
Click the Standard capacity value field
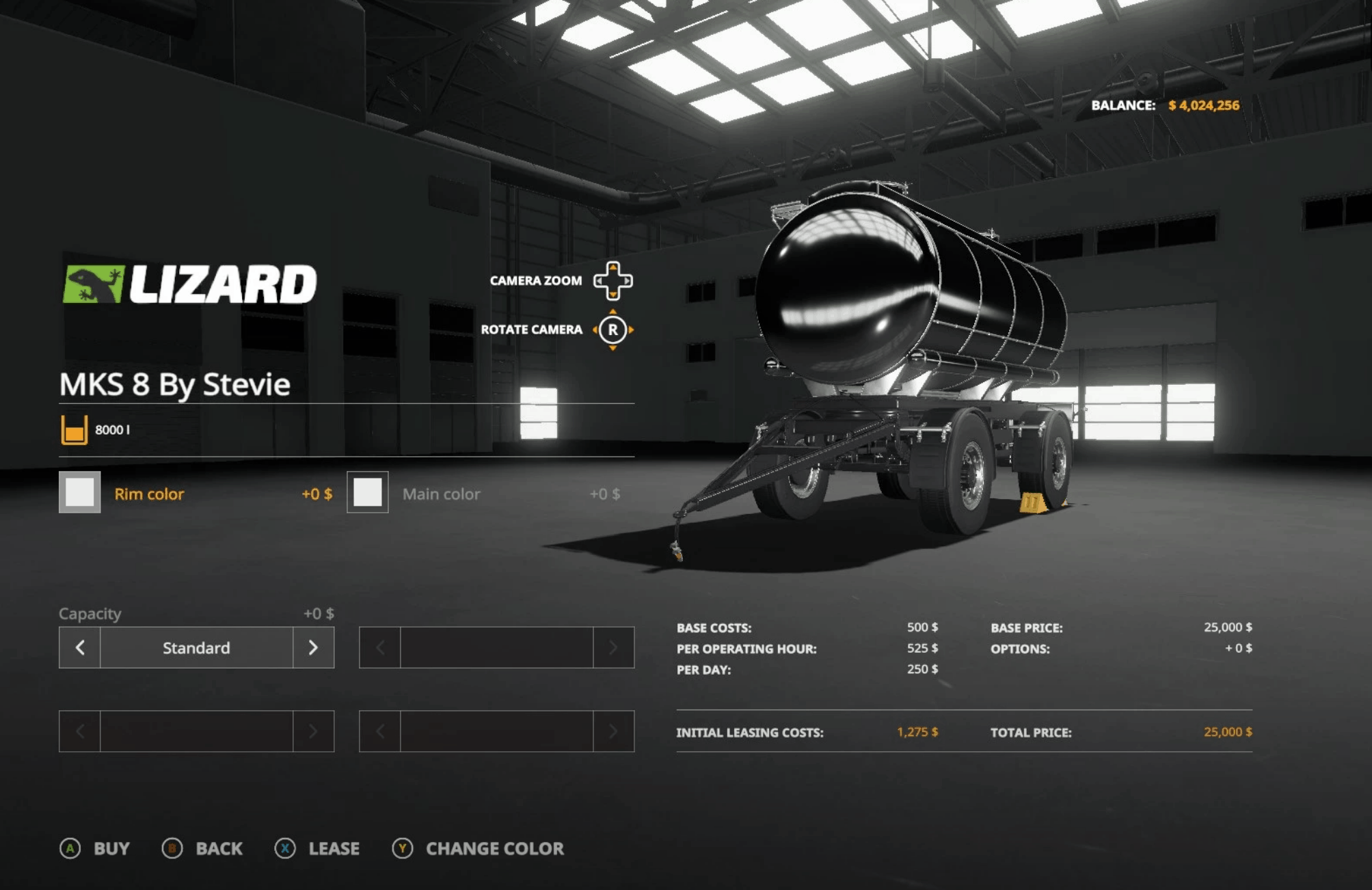[x=196, y=647]
